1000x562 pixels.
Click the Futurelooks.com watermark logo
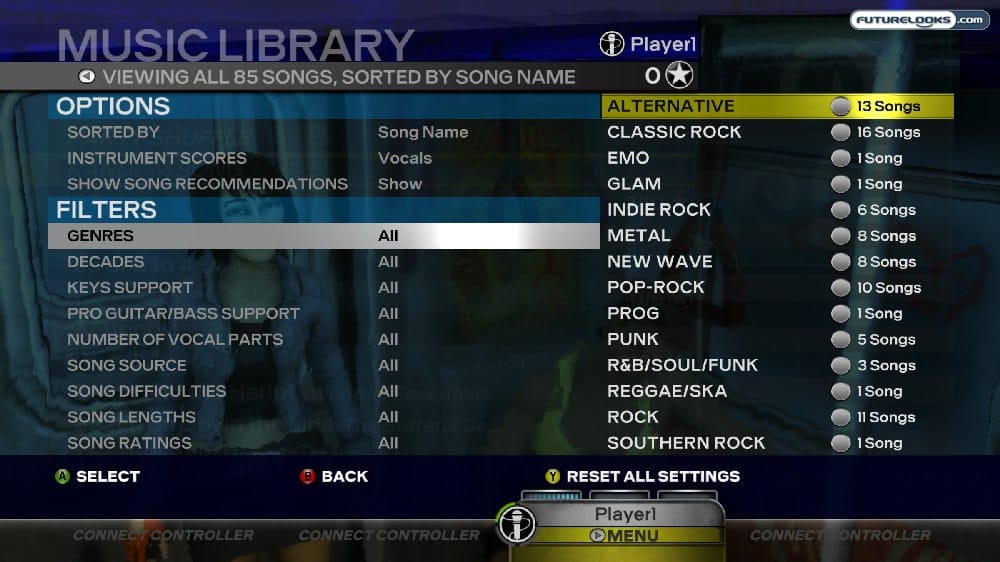click(919, 20)
